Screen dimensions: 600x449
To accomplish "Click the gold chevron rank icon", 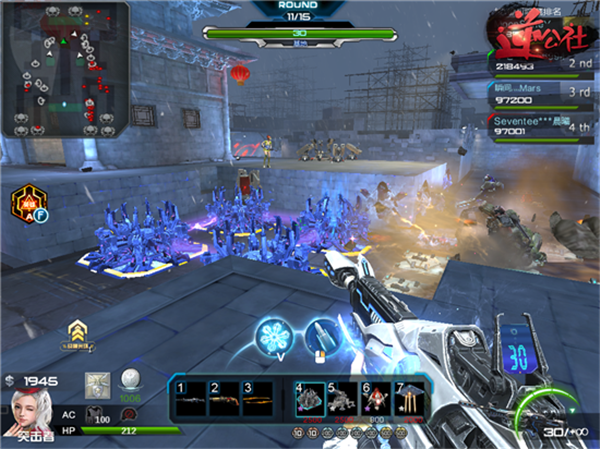I will [75, 330].
